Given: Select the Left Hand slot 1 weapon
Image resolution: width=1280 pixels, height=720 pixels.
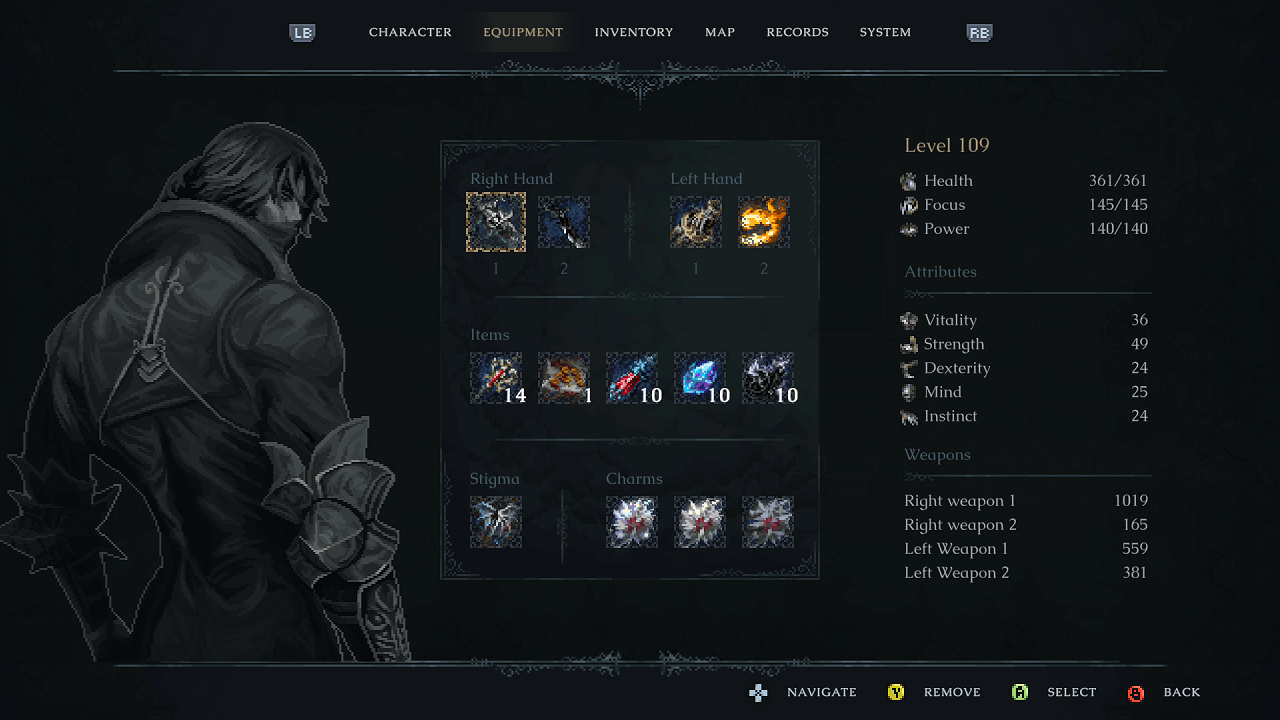Looking at the screenshot, I should 696,222.
